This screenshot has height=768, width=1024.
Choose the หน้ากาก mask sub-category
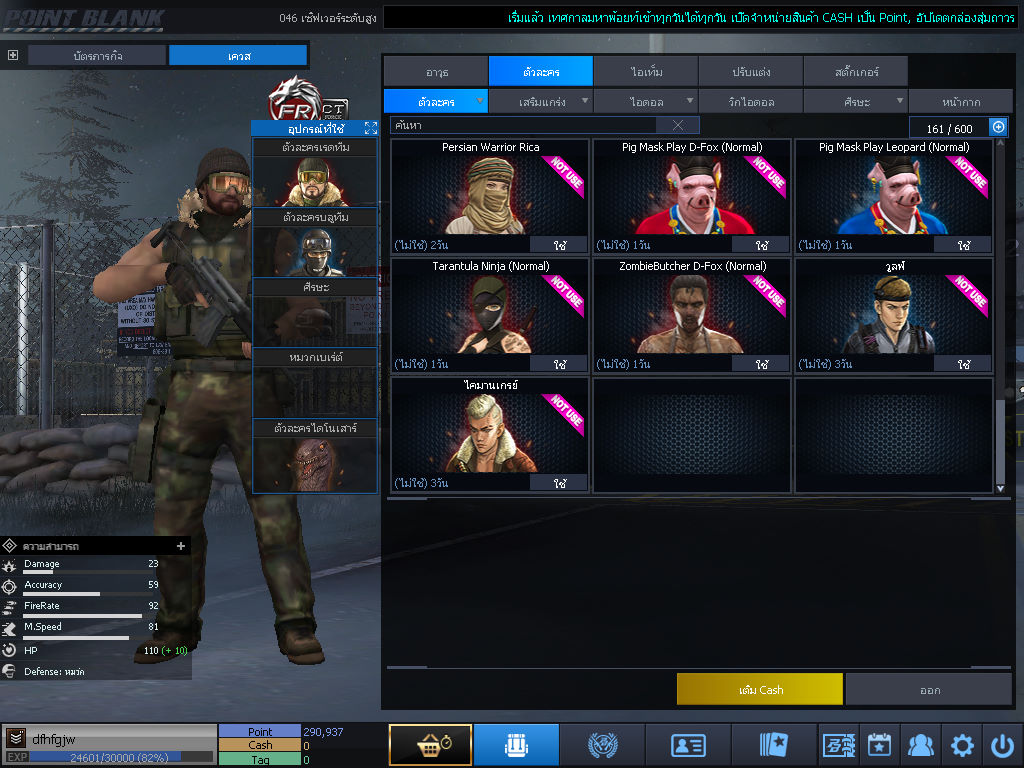pos(960,101)
